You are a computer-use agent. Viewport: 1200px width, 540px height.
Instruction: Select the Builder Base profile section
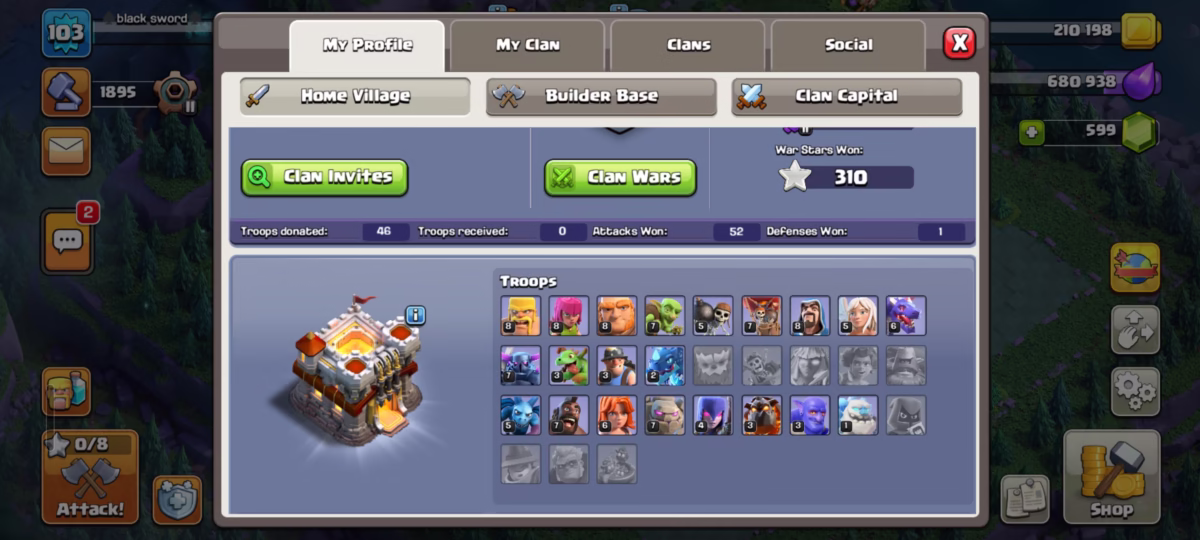tap(601, 97)
